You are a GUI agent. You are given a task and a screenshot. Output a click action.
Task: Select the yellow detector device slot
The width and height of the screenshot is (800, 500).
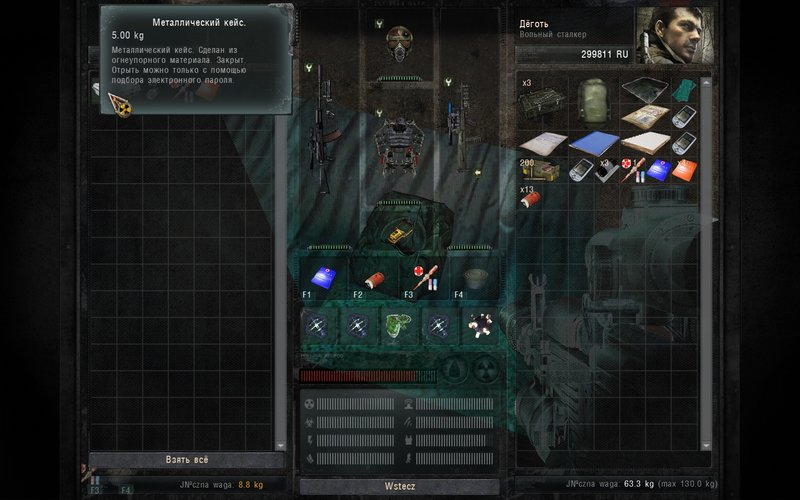[397, 234]
